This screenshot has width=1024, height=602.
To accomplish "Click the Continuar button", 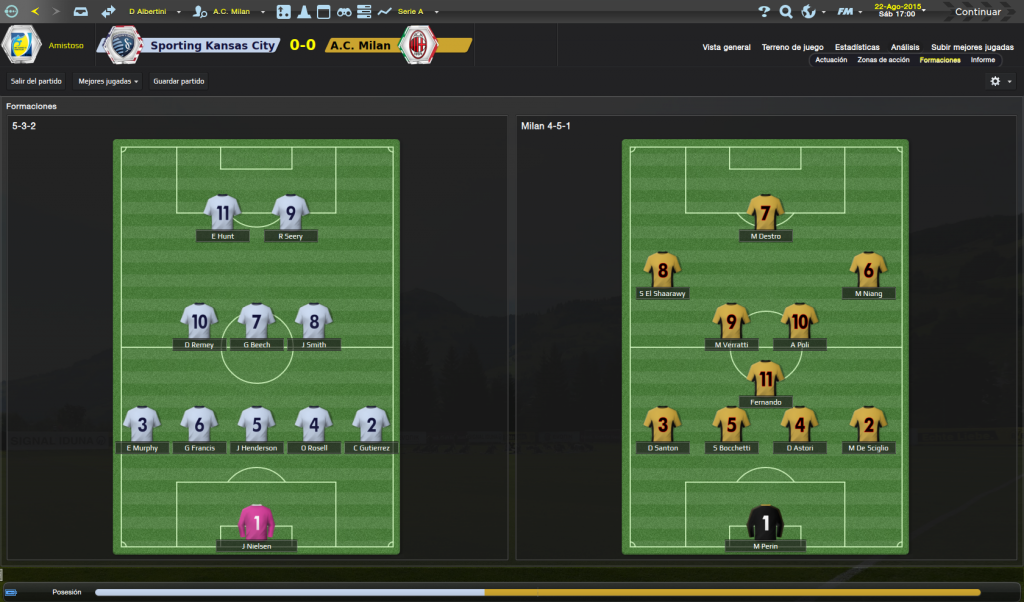I will pos(977,12).
